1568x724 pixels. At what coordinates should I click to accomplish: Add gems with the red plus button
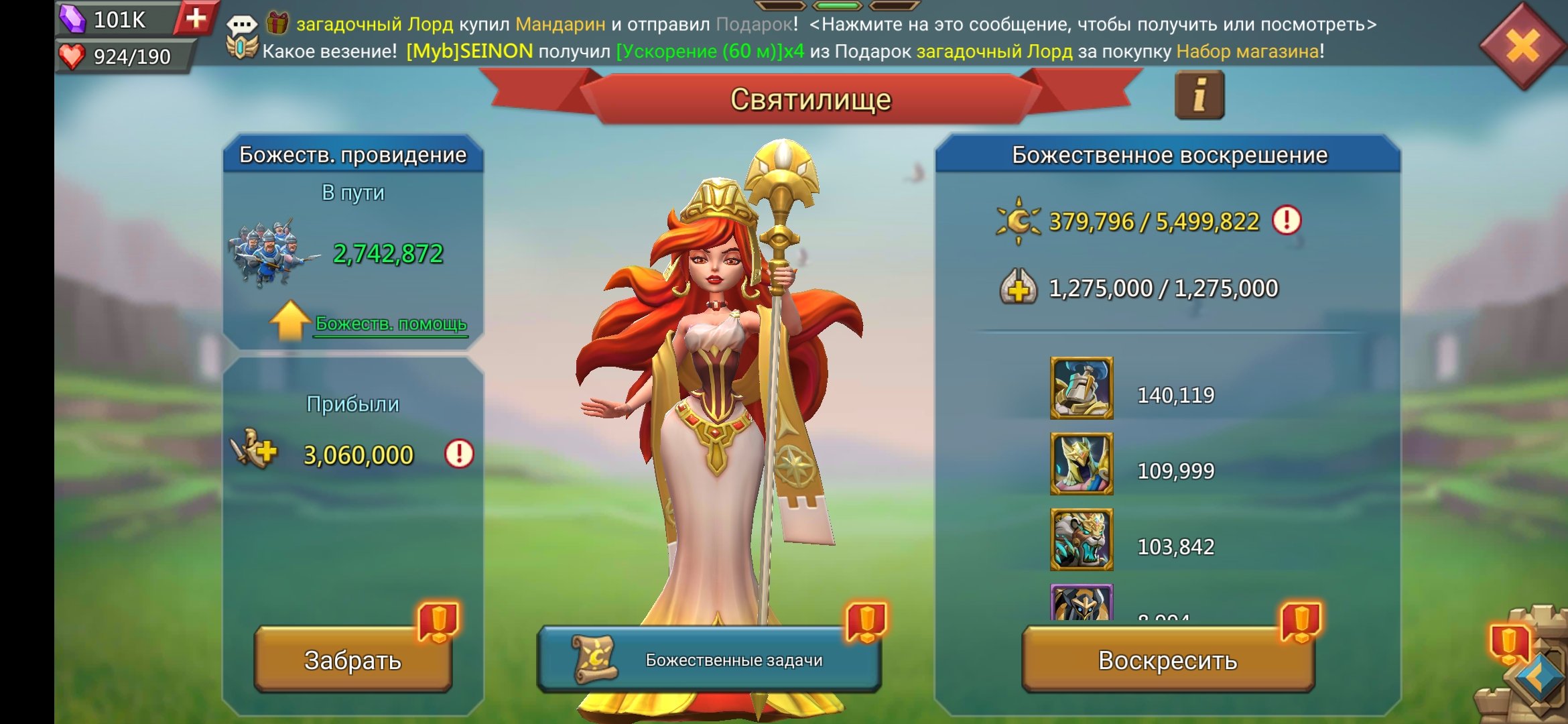pyautogui.click(x=196, y=18)
